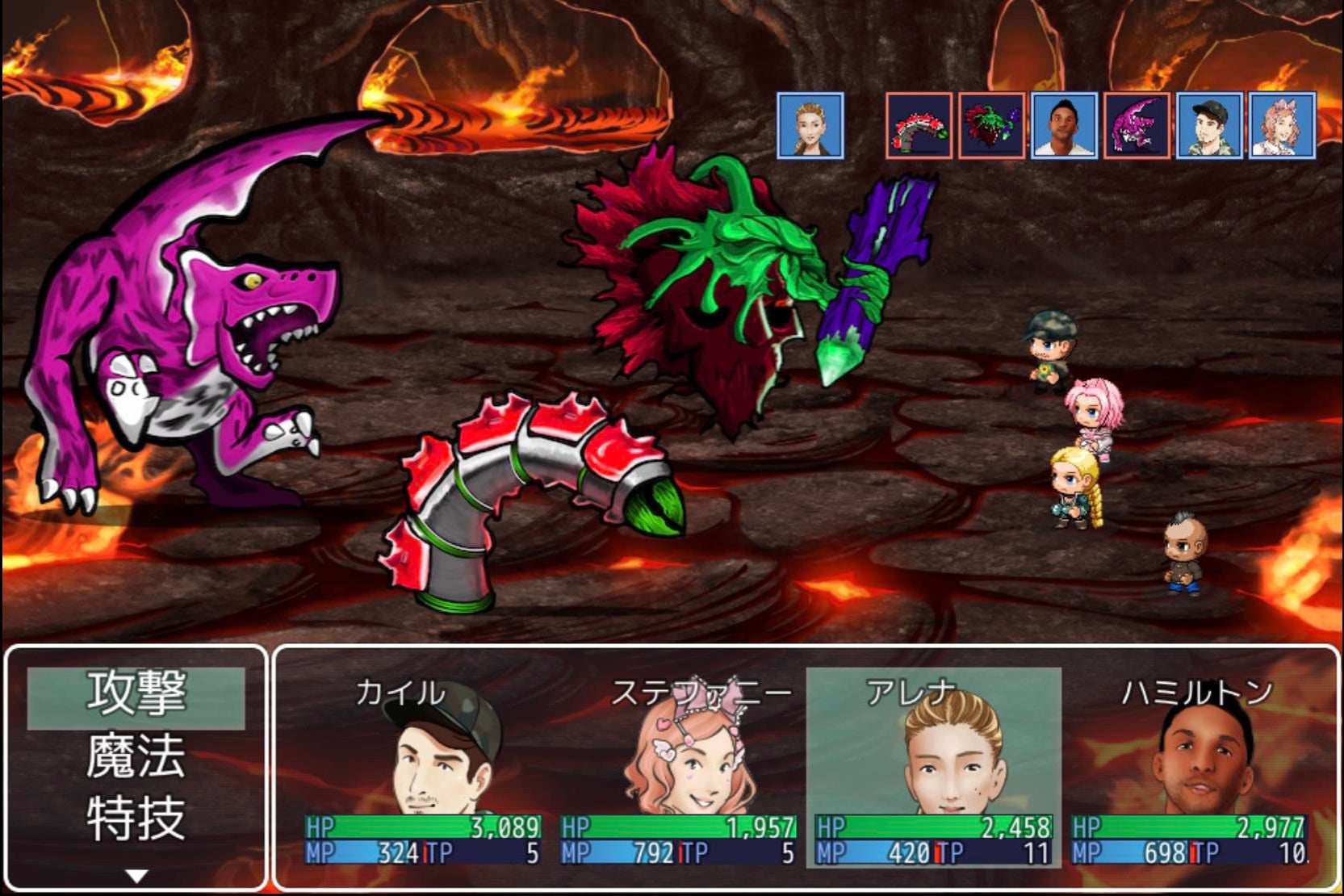Open the 特技 special skills command
Image resolution: width=1344 pixels, height=896 pixels.
click(x=136, y=819)
